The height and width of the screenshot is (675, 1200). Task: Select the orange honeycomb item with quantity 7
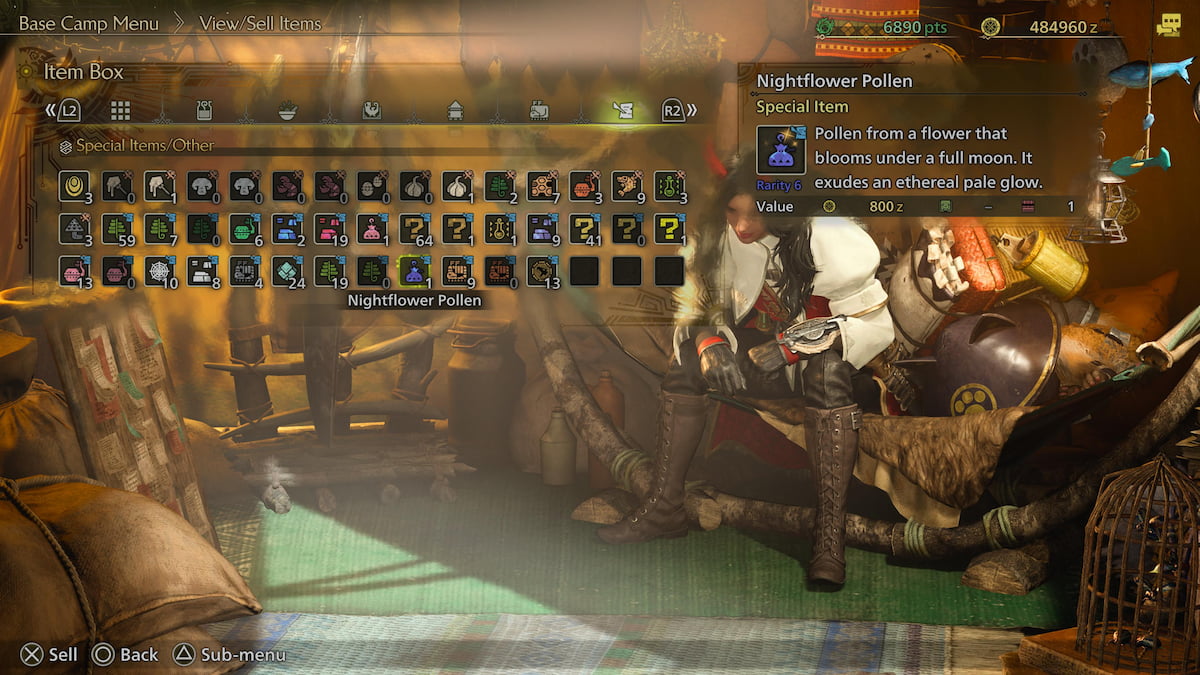click(x=542, y=186)
